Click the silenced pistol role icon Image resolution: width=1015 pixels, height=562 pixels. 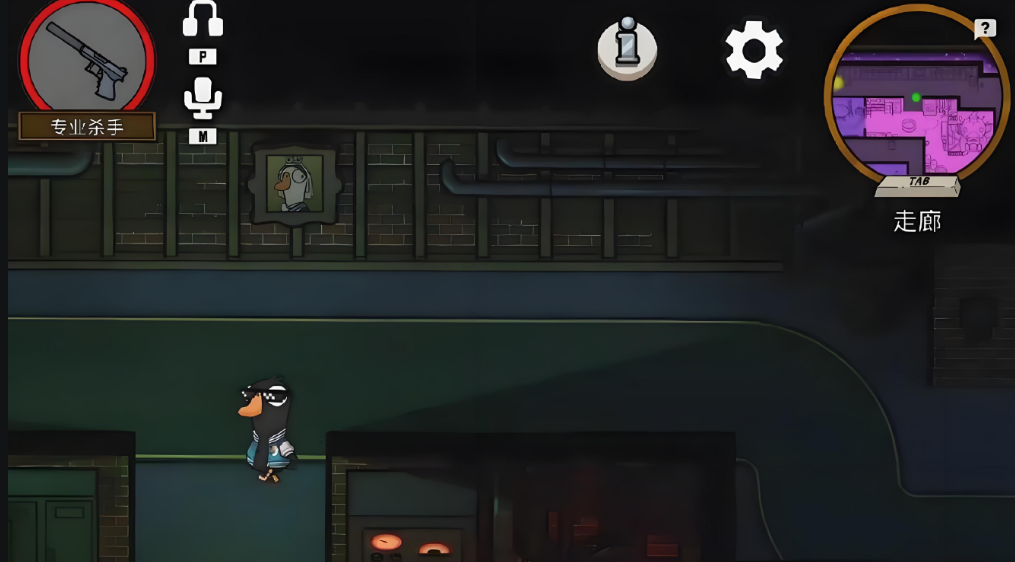[x=86, y=60]
